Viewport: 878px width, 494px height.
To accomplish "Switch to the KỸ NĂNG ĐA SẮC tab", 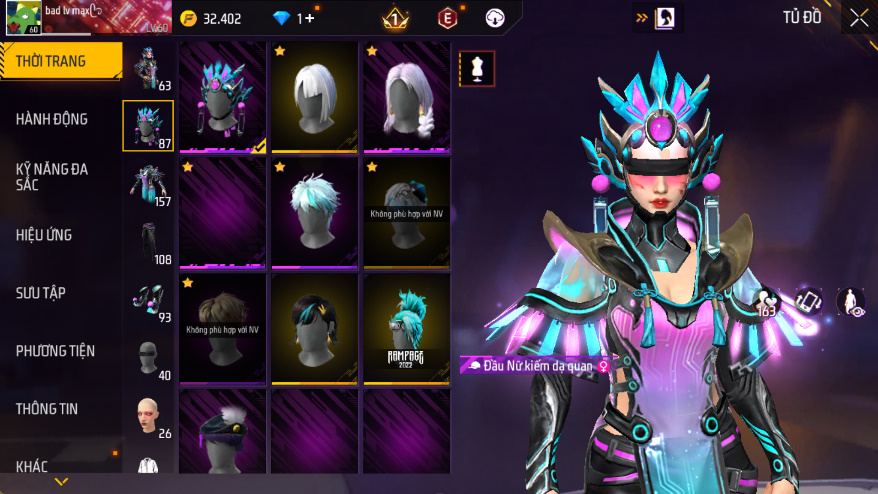I will click(52, 177).
